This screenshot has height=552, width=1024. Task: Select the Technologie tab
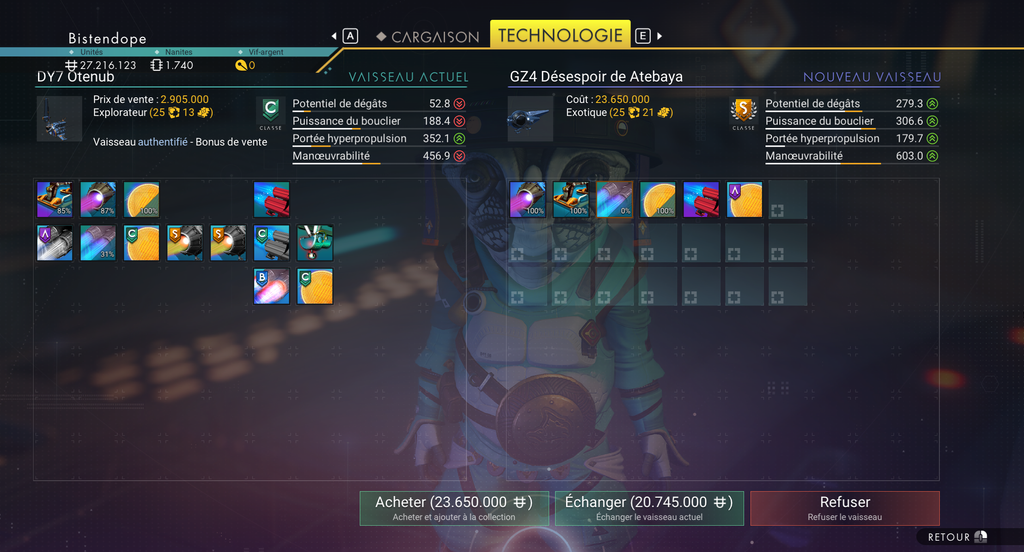tap(560, 35)
